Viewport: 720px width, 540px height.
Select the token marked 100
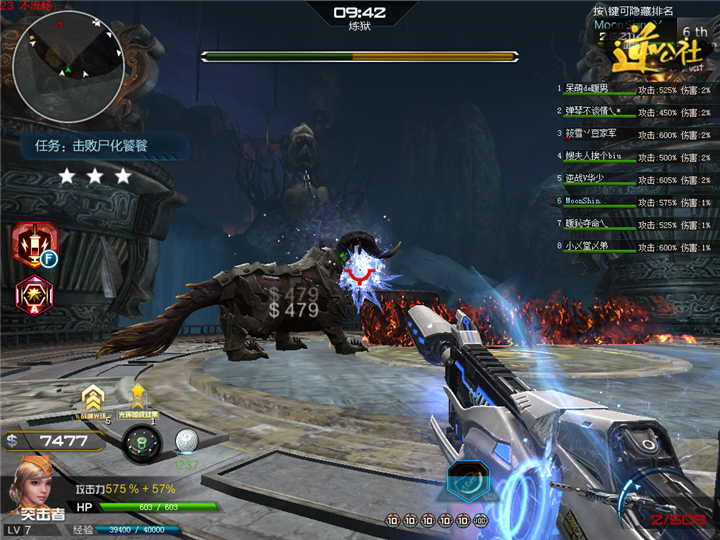[481, 521]
